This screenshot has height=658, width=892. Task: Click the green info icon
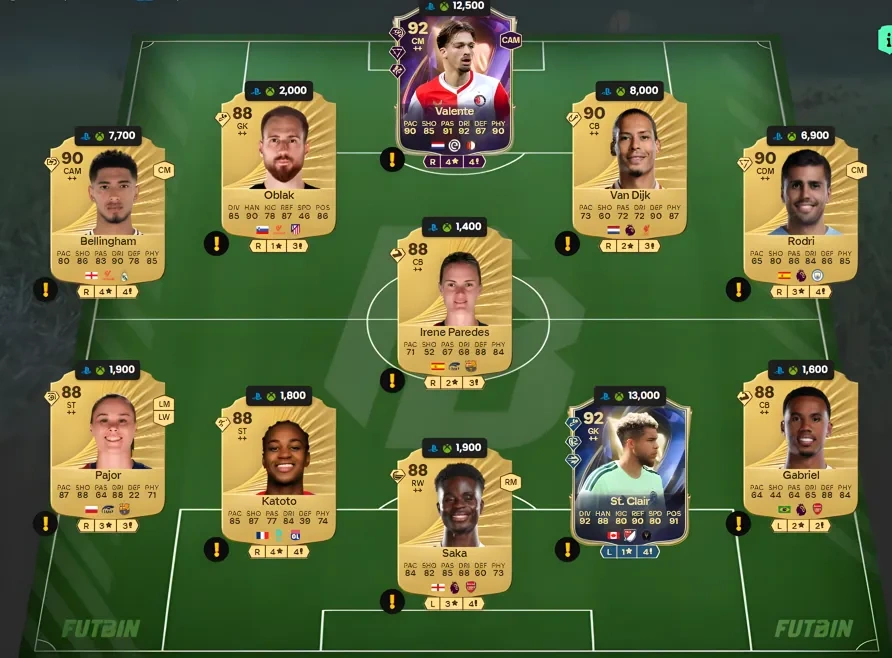(x=884, y=40)
